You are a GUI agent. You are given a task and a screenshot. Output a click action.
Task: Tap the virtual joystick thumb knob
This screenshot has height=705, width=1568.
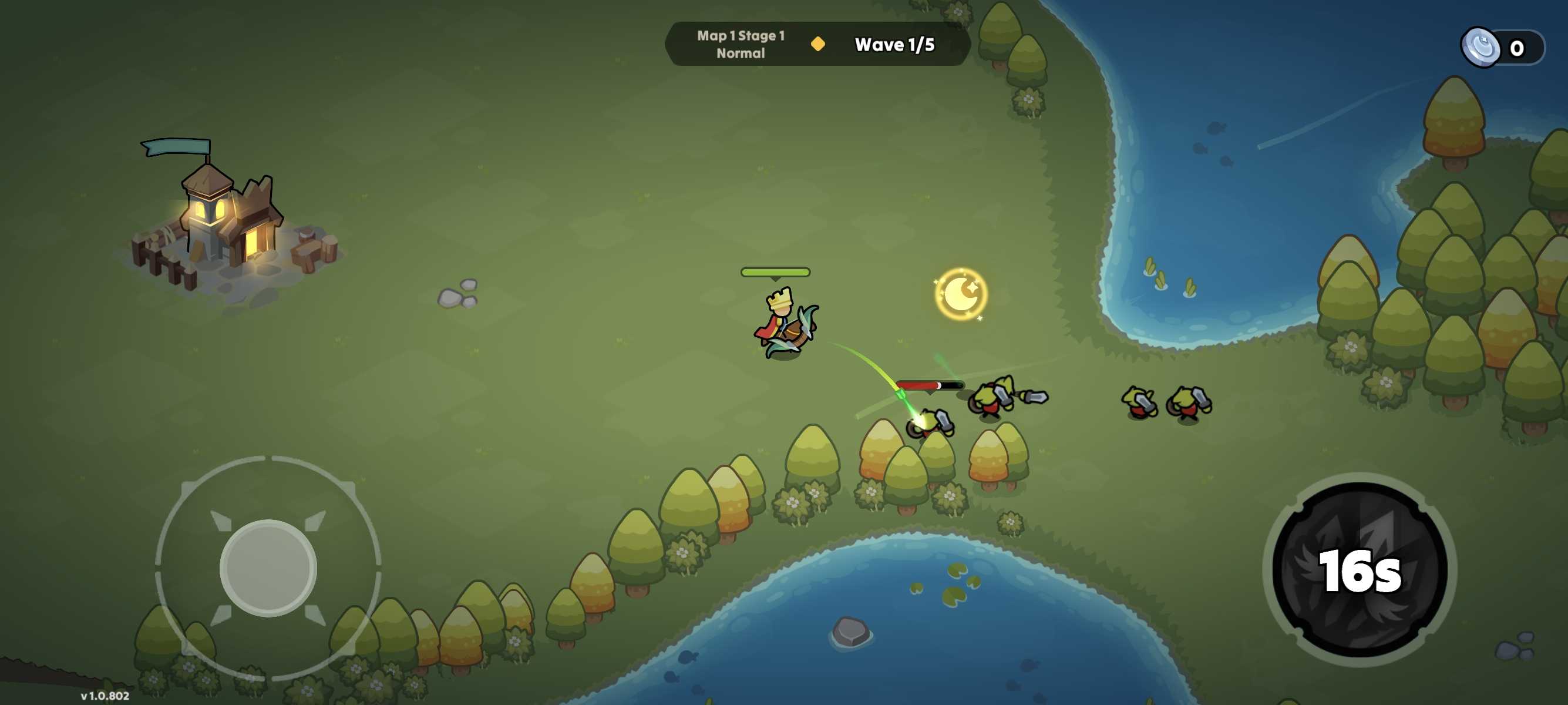[x=268, y=568]
